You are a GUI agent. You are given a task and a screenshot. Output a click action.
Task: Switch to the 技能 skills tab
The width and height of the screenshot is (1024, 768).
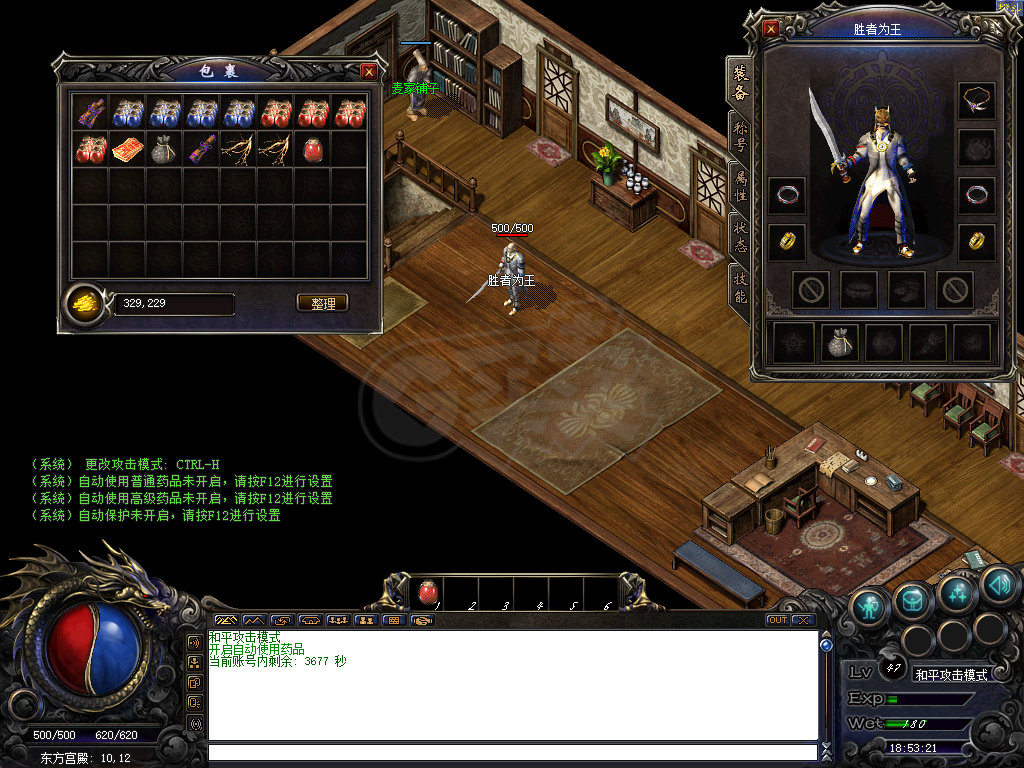click(740, 284)
